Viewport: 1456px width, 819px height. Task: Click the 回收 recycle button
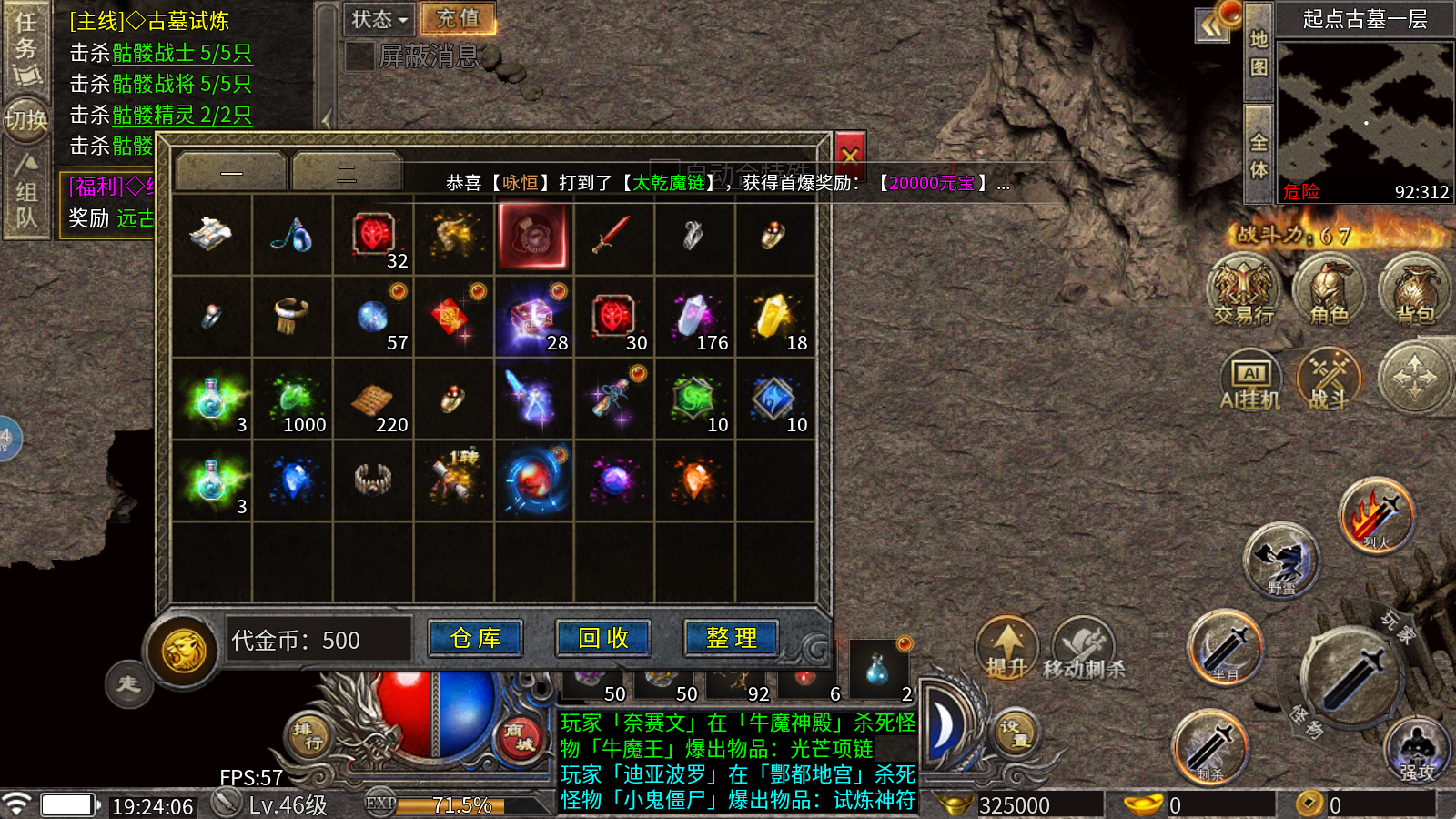point(603,639)
